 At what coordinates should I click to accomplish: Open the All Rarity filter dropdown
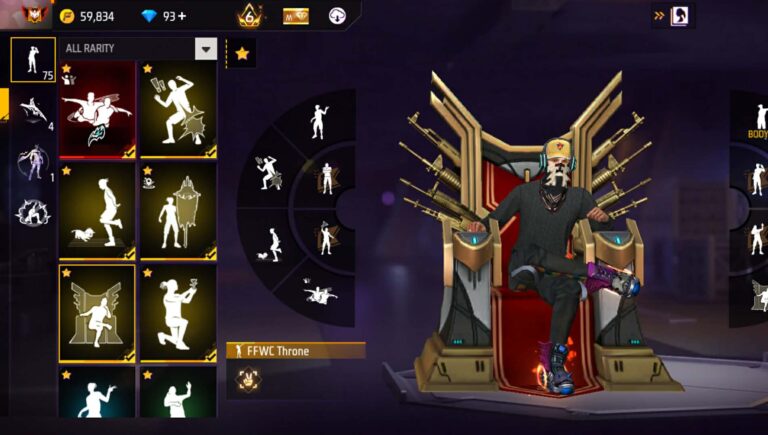205,48
